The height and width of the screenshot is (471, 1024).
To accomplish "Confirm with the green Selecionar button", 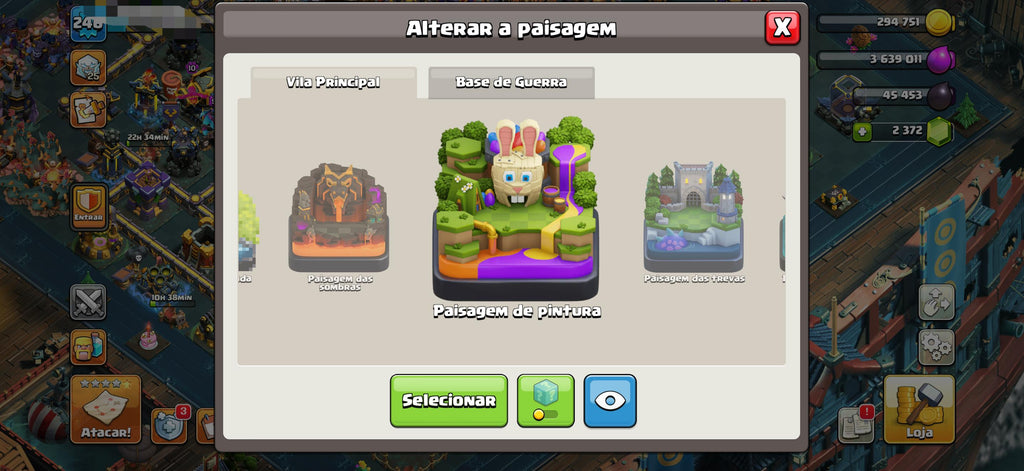I will (449, 400).
